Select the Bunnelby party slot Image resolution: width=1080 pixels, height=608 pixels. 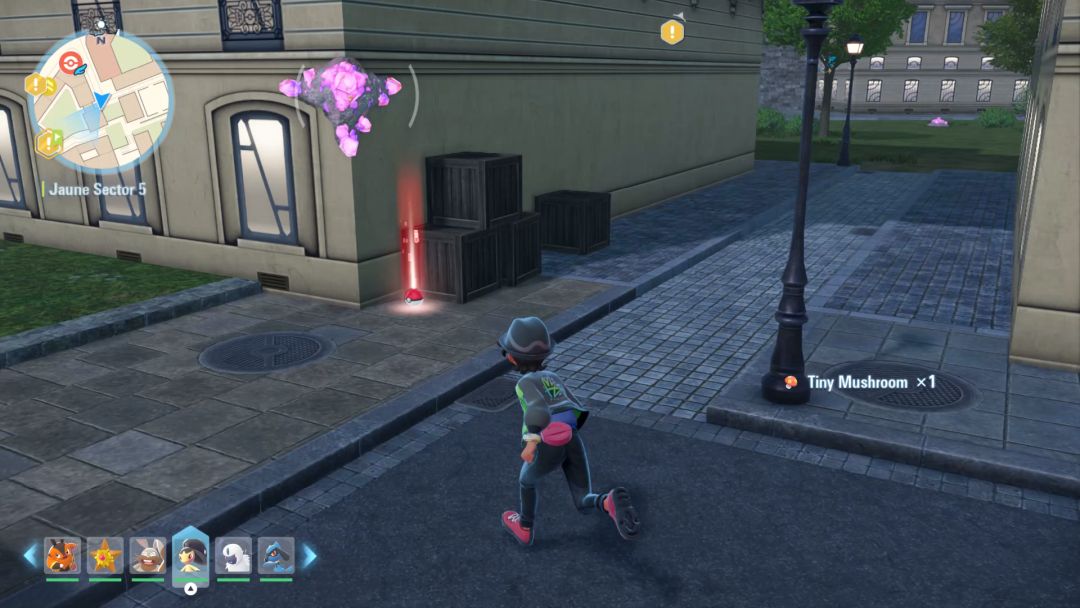[x=147, y=555]
